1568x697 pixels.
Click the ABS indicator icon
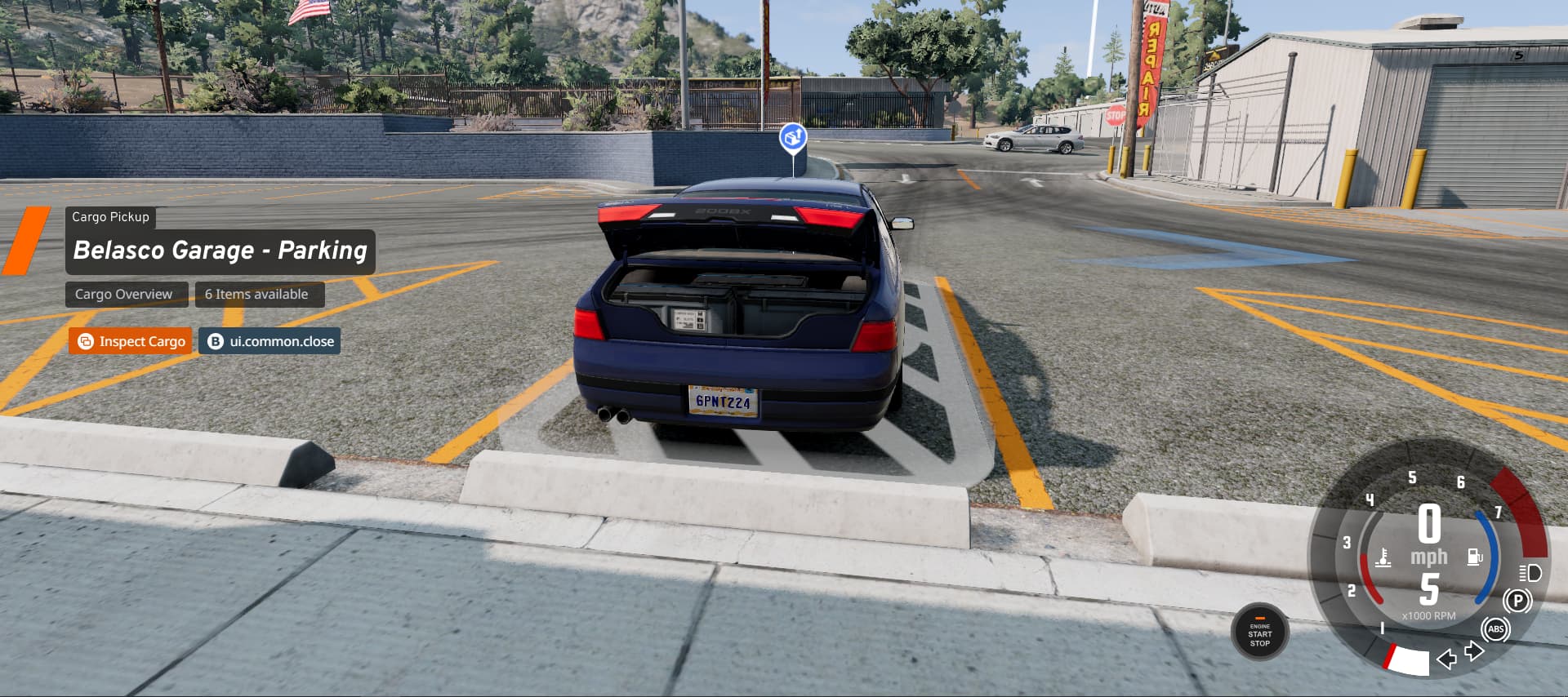tap(1496, 629)
